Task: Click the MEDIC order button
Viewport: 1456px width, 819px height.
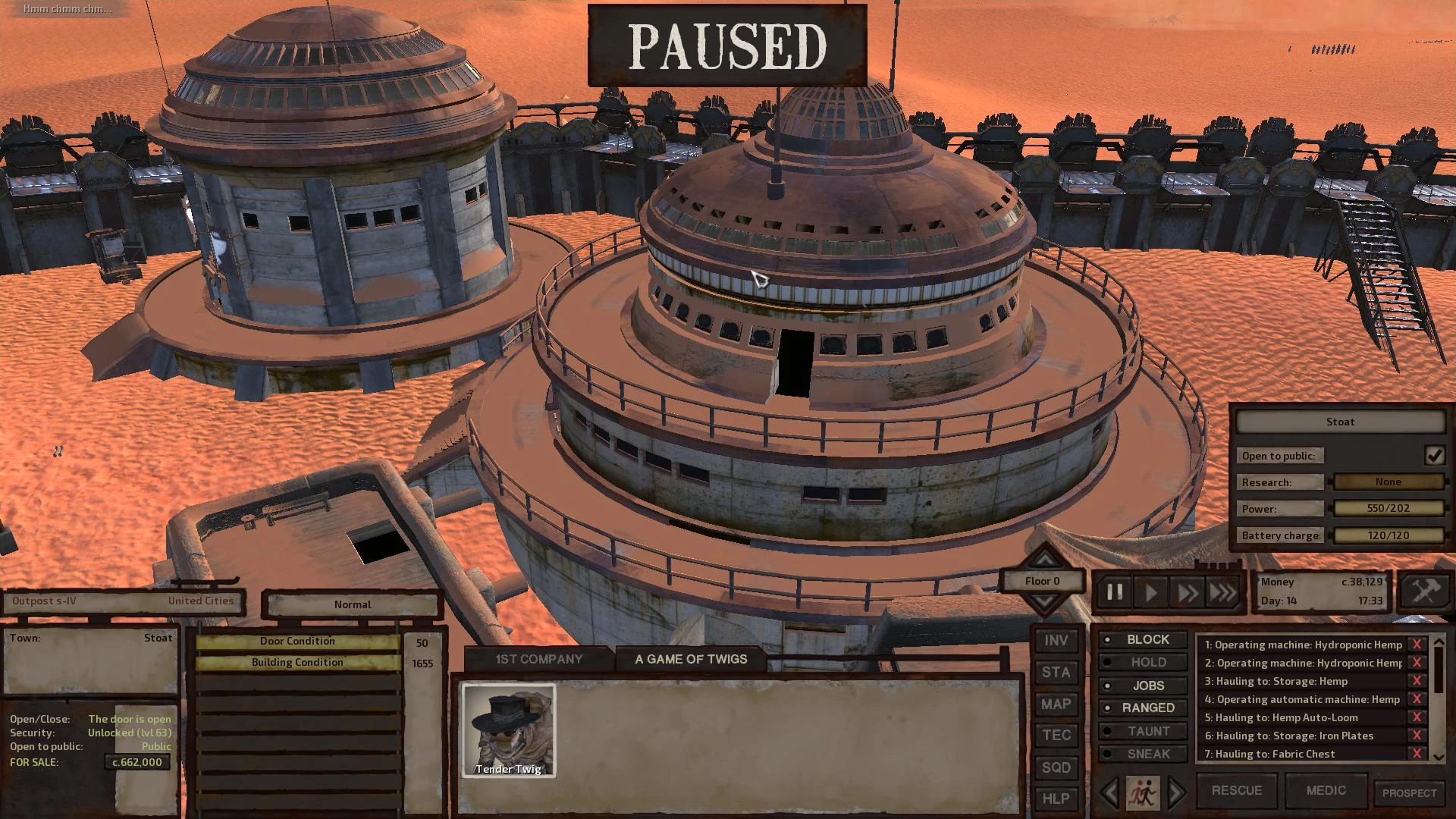Action: pyautogui.click(x=1326, y=791)
